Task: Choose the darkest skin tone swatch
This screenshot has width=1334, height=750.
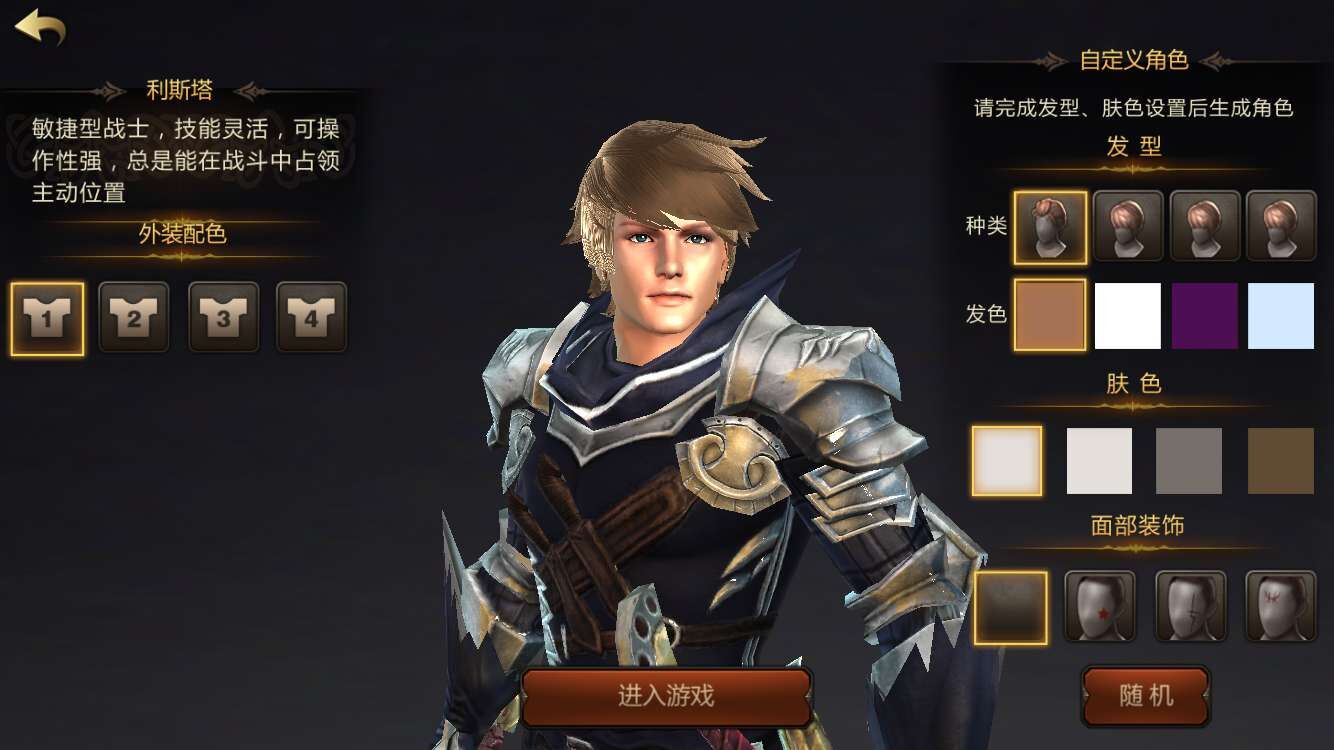Action: point(1281,460)
